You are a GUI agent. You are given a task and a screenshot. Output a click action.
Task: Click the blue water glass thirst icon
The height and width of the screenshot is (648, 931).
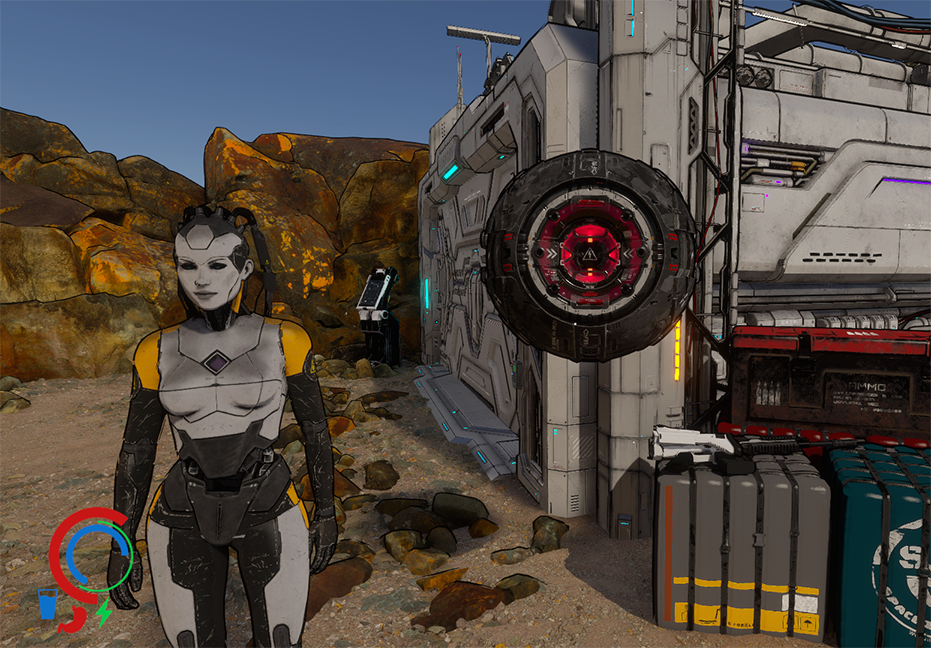[47, 603]
